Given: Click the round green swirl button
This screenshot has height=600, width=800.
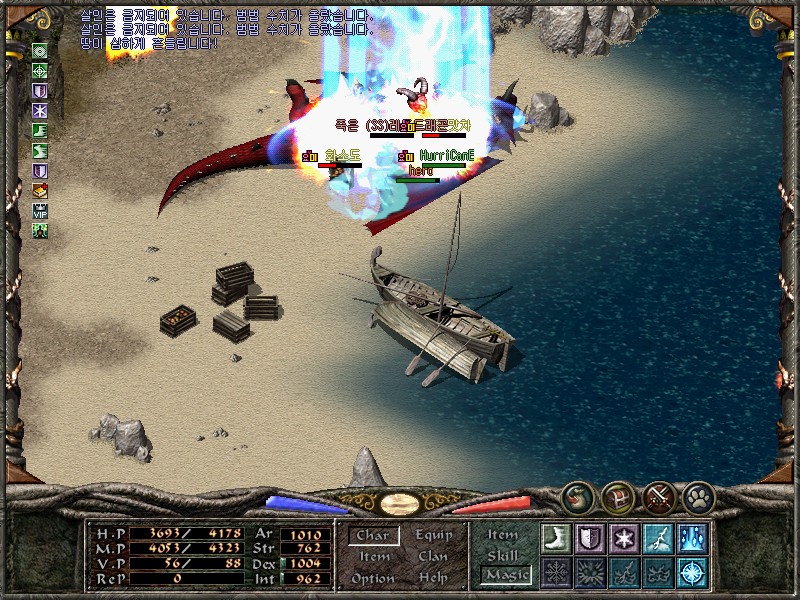Looking at the screenshot, I should [577, 495].
